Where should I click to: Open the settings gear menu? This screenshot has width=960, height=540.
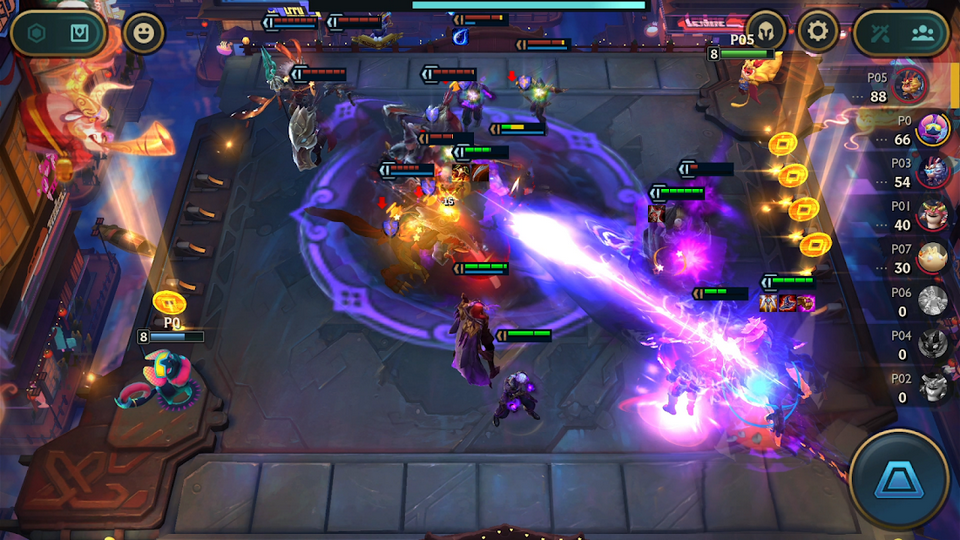(x=818, y=32)
